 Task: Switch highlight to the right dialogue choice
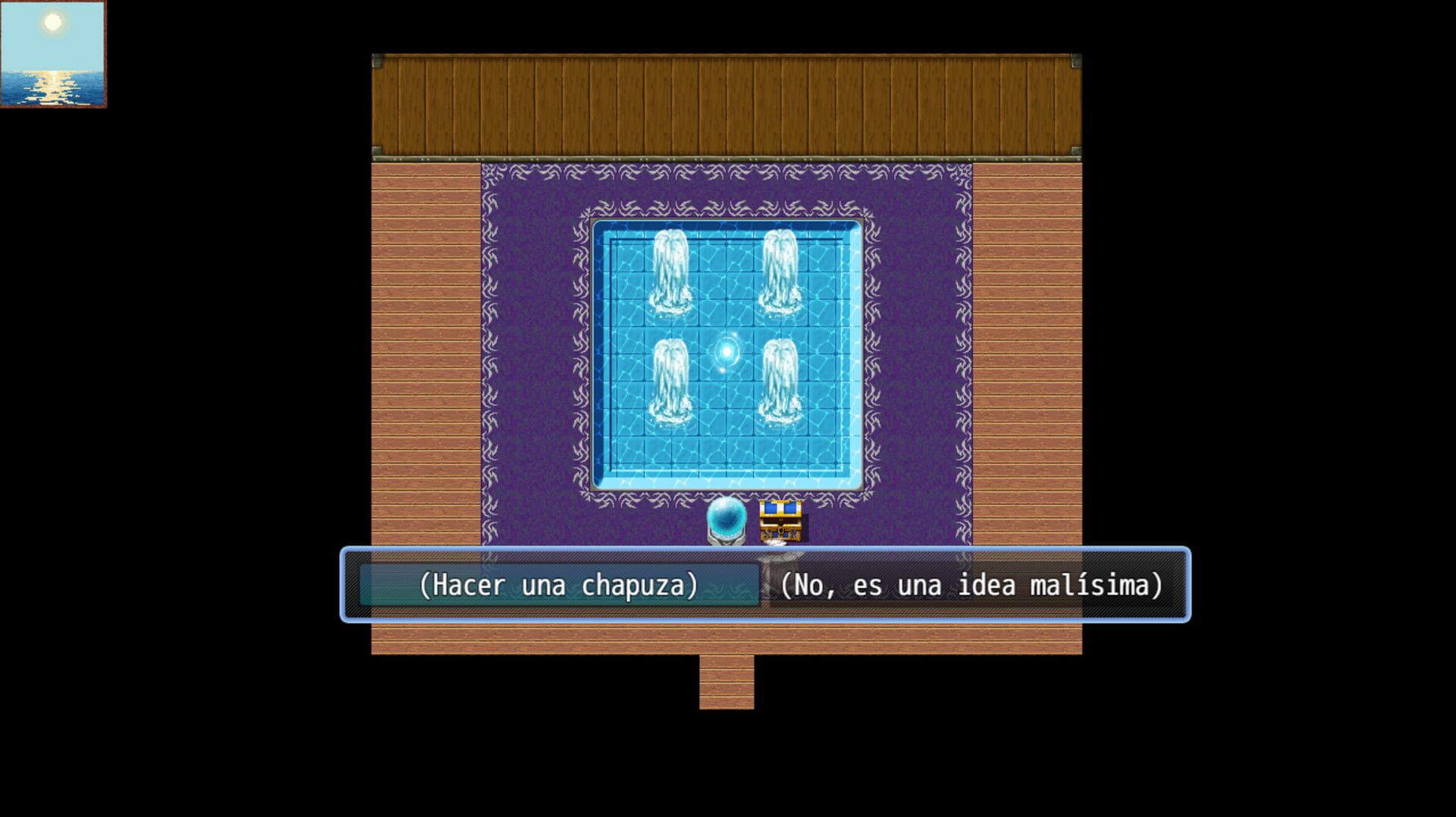click(973, 585)
